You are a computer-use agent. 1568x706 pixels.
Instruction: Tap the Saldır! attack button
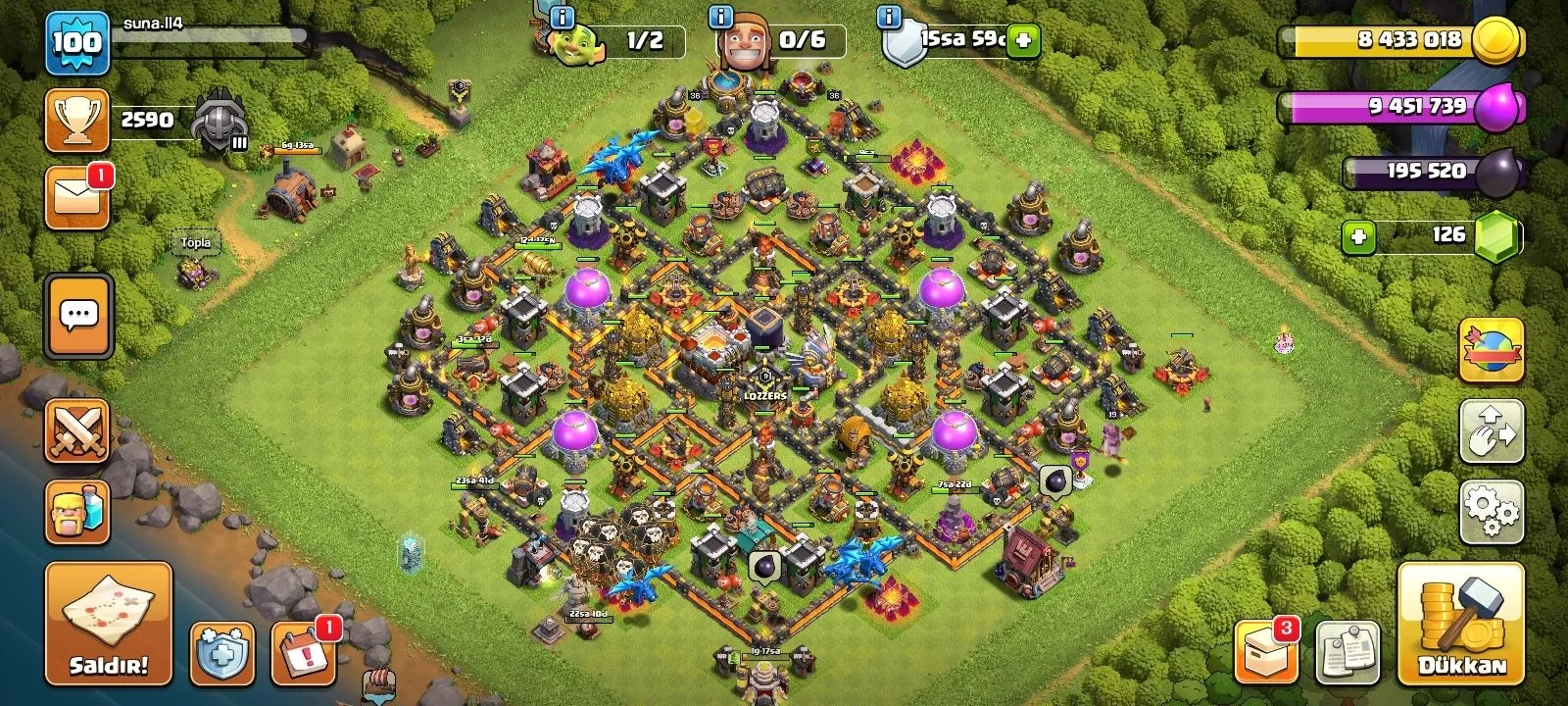108,624
